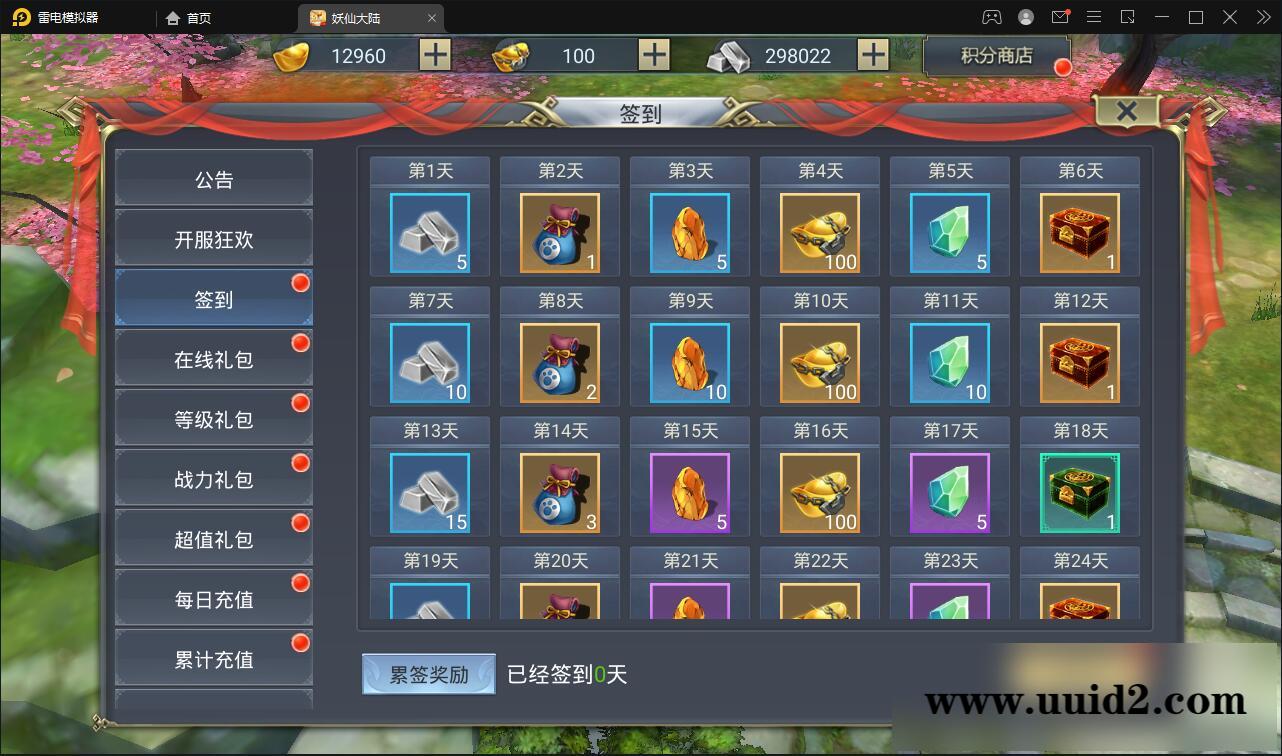Open the 每日充值 daily recharge panel

tap(213, 597)
